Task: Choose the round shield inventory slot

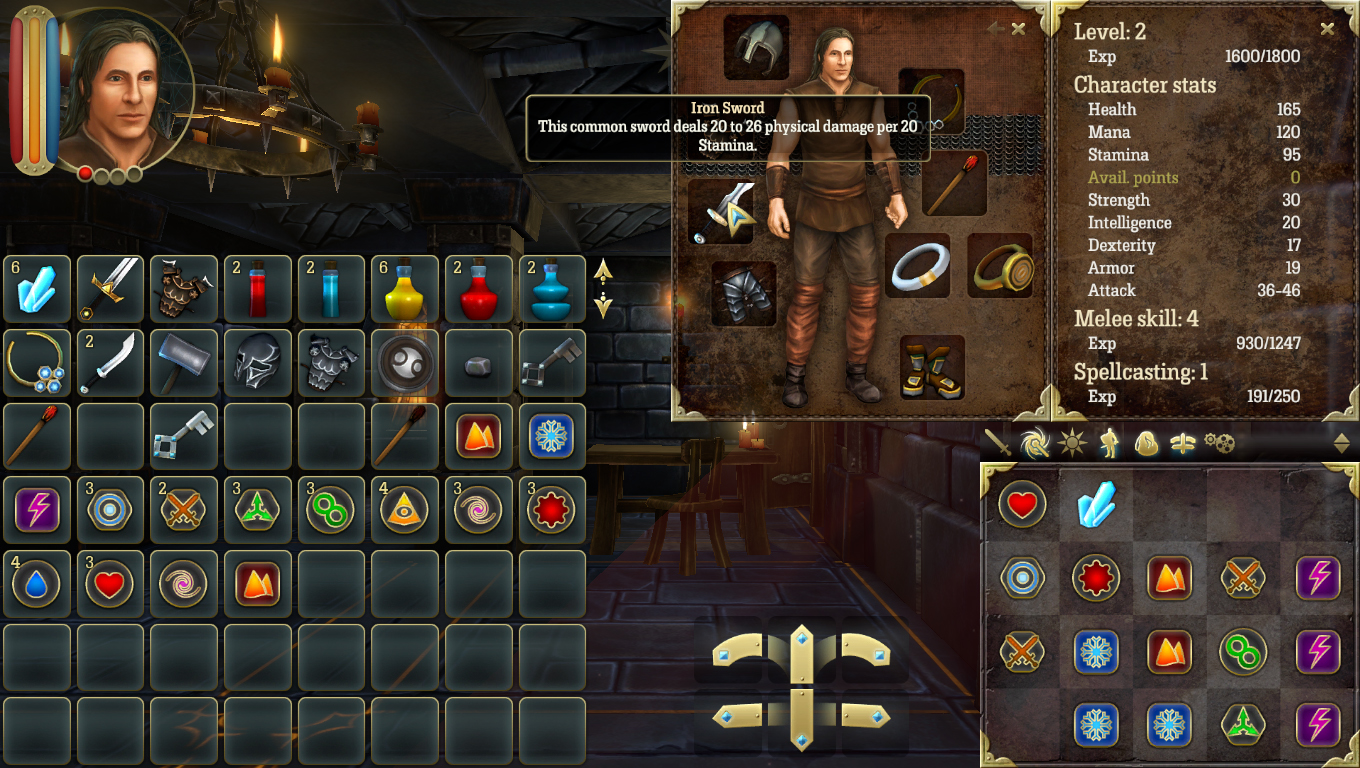Action: point(406,362)
